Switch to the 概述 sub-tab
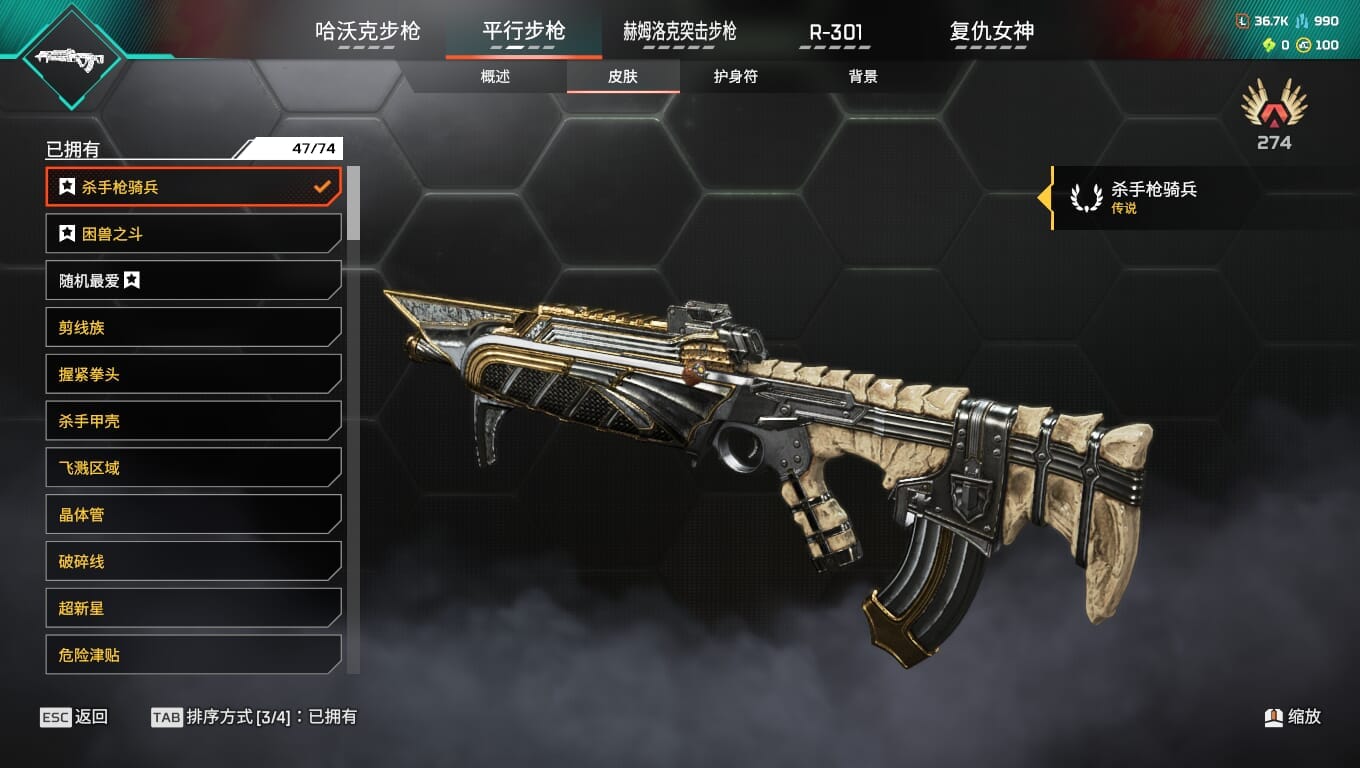Viewport: 1360px width, 768px height. pos(495,77)
